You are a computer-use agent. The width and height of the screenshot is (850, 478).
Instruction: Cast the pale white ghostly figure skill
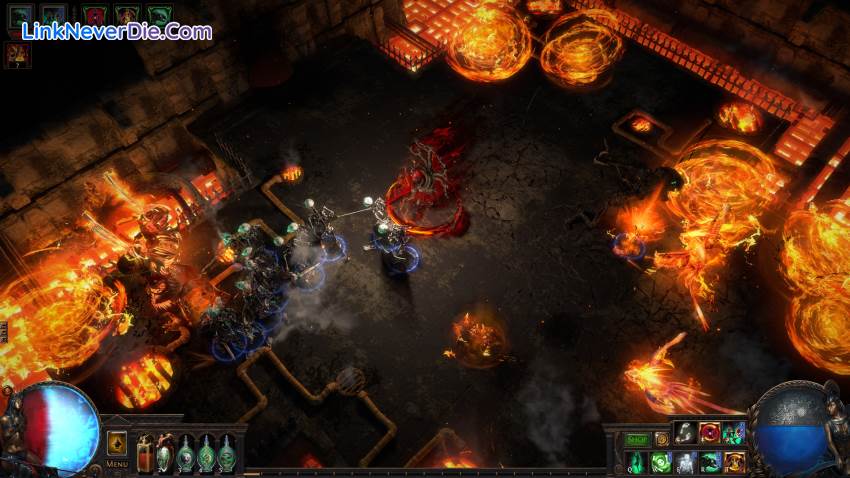685,462
